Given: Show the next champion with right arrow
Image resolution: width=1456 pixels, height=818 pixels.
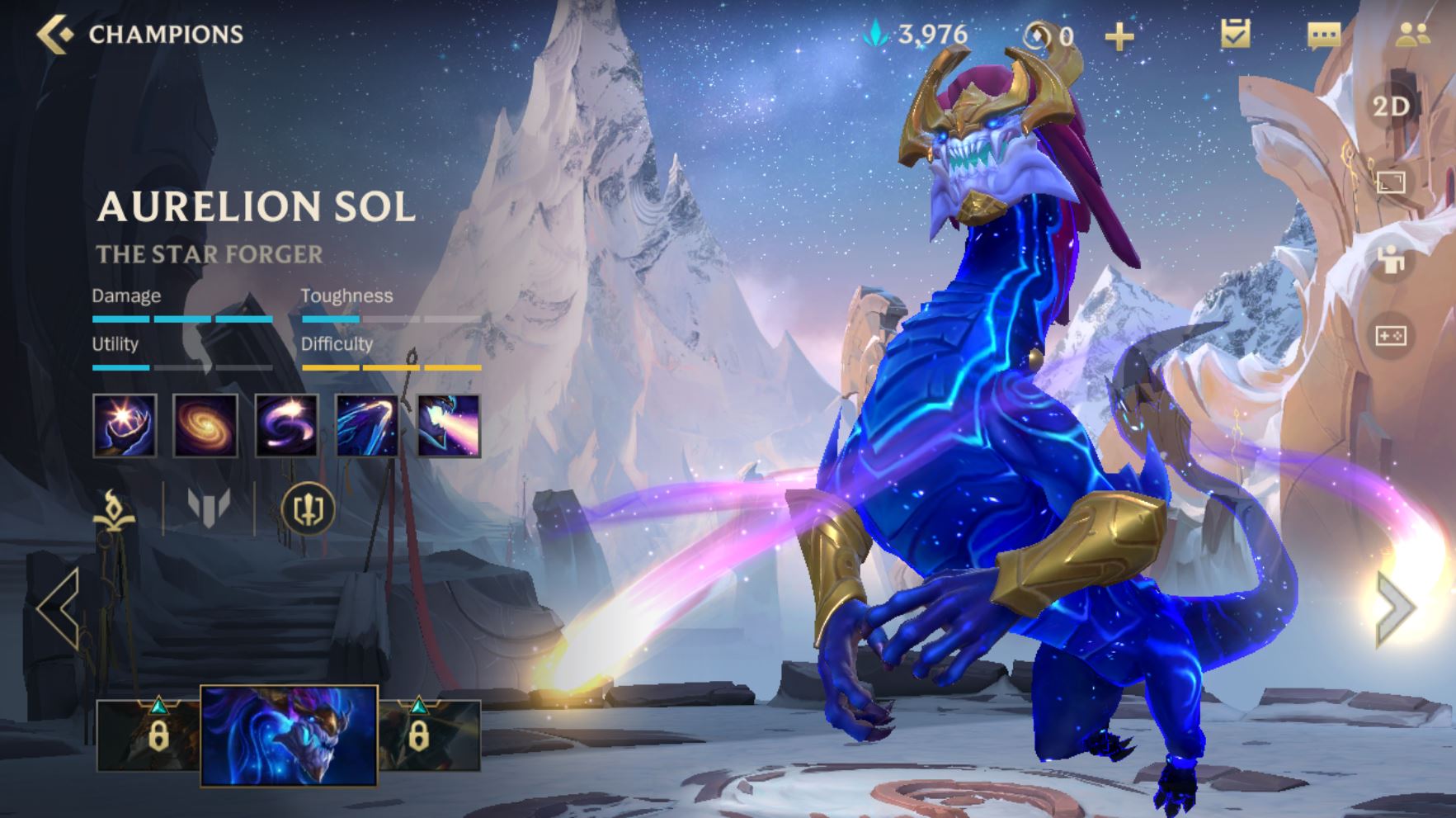Looking at the screenshot, I should (x=1396, y=608).
